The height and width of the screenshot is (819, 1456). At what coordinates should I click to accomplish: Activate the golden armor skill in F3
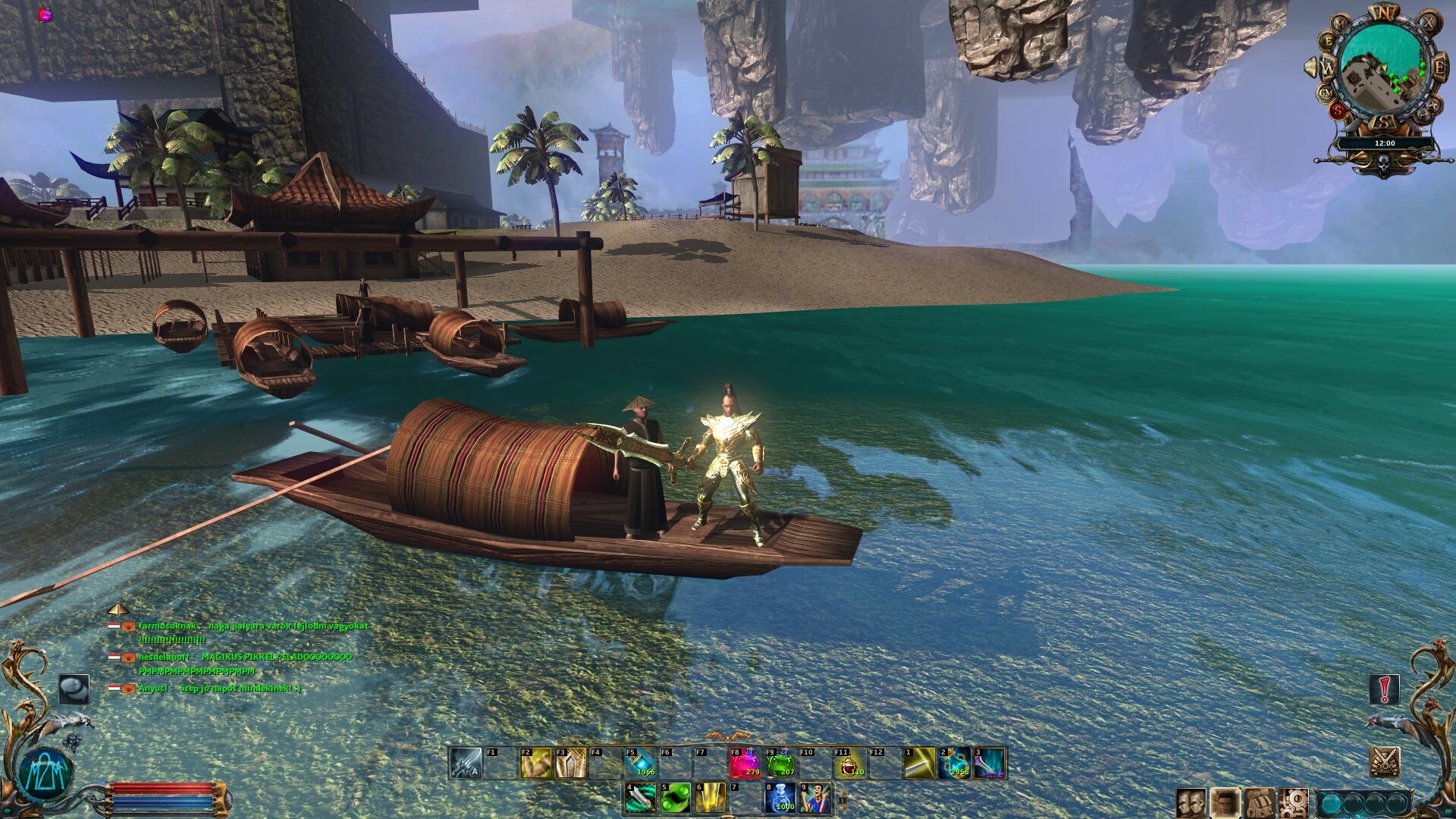570,763
